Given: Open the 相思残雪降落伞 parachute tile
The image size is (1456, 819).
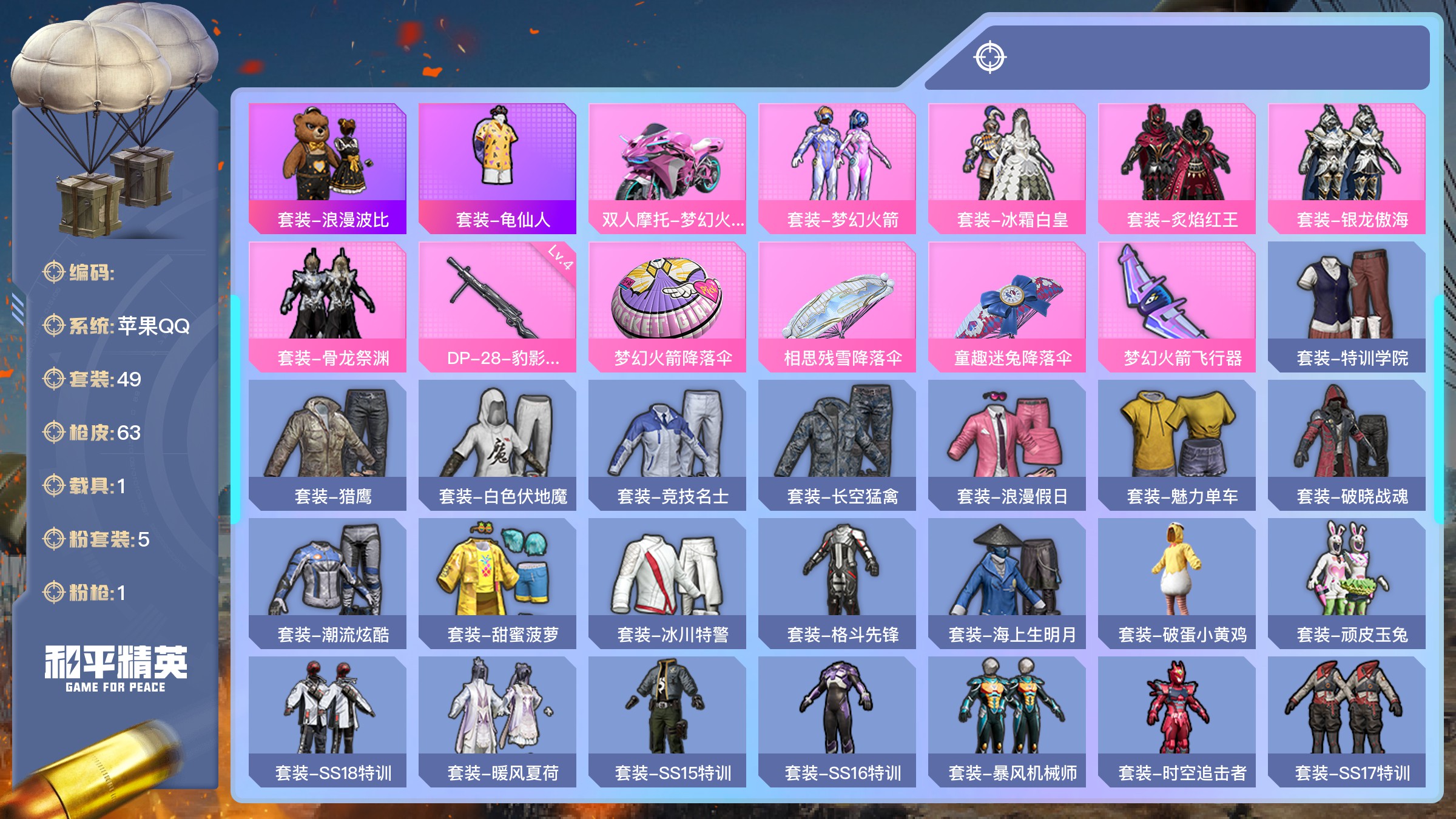Looking at the screenshot, I should [x=837, y=306].
